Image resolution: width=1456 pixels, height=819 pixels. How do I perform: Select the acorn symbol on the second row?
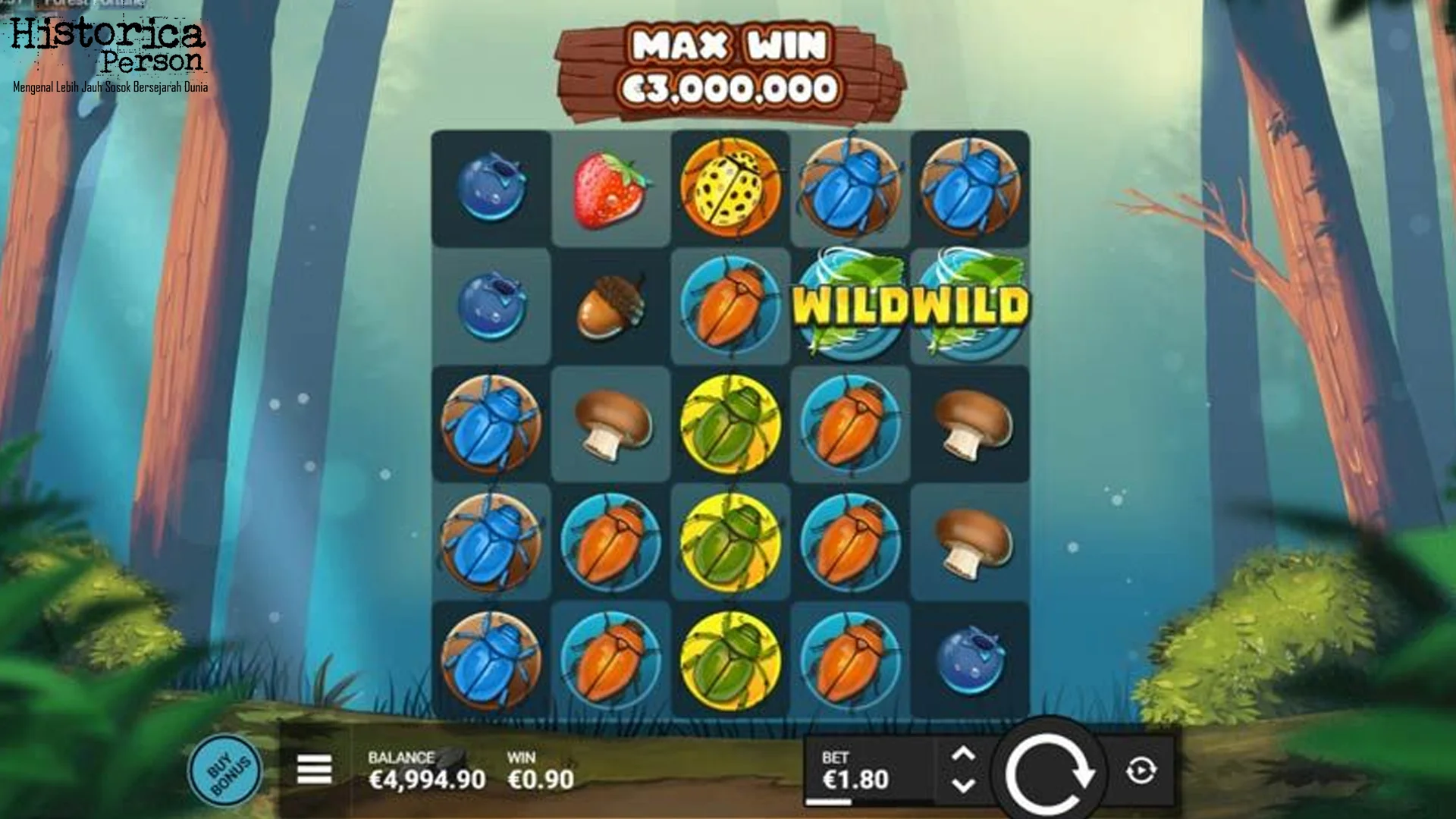610,303
